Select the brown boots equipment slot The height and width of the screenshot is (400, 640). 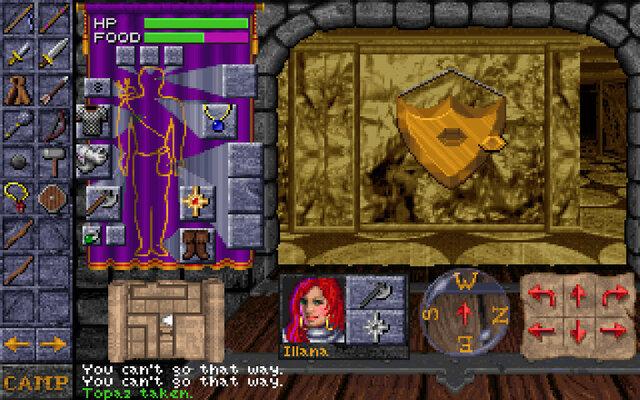click(195, 243)
